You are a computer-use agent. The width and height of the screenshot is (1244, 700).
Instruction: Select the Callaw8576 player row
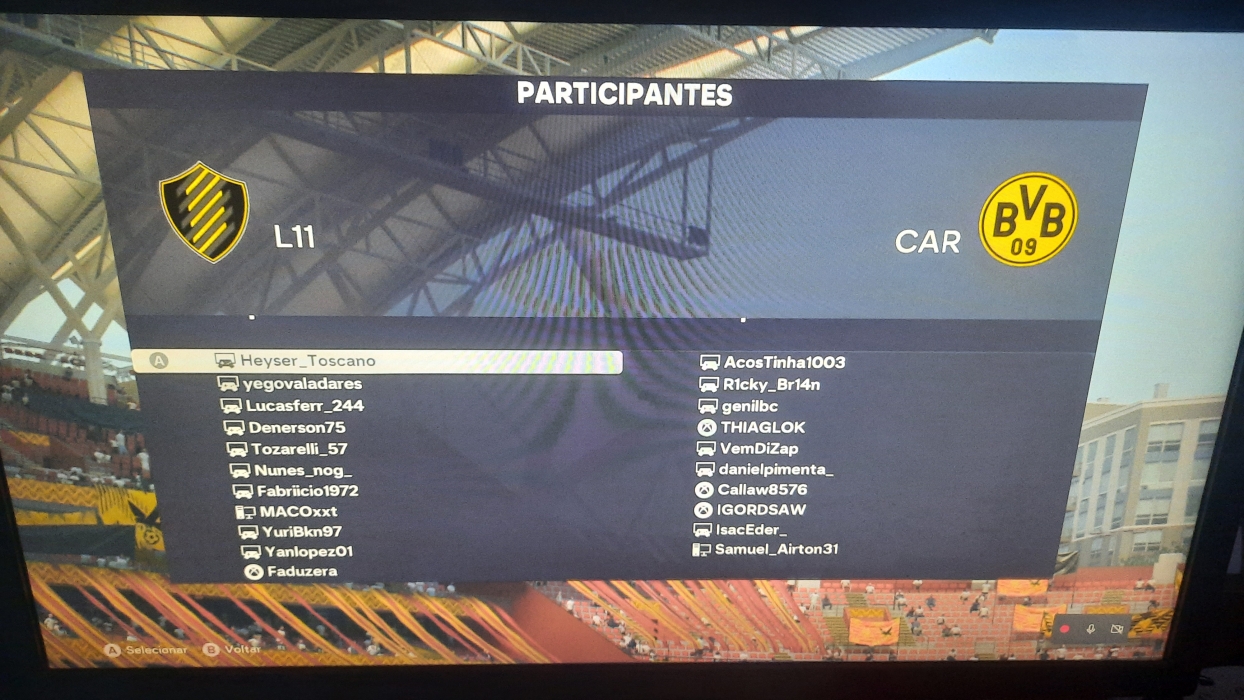coord(762,490)
